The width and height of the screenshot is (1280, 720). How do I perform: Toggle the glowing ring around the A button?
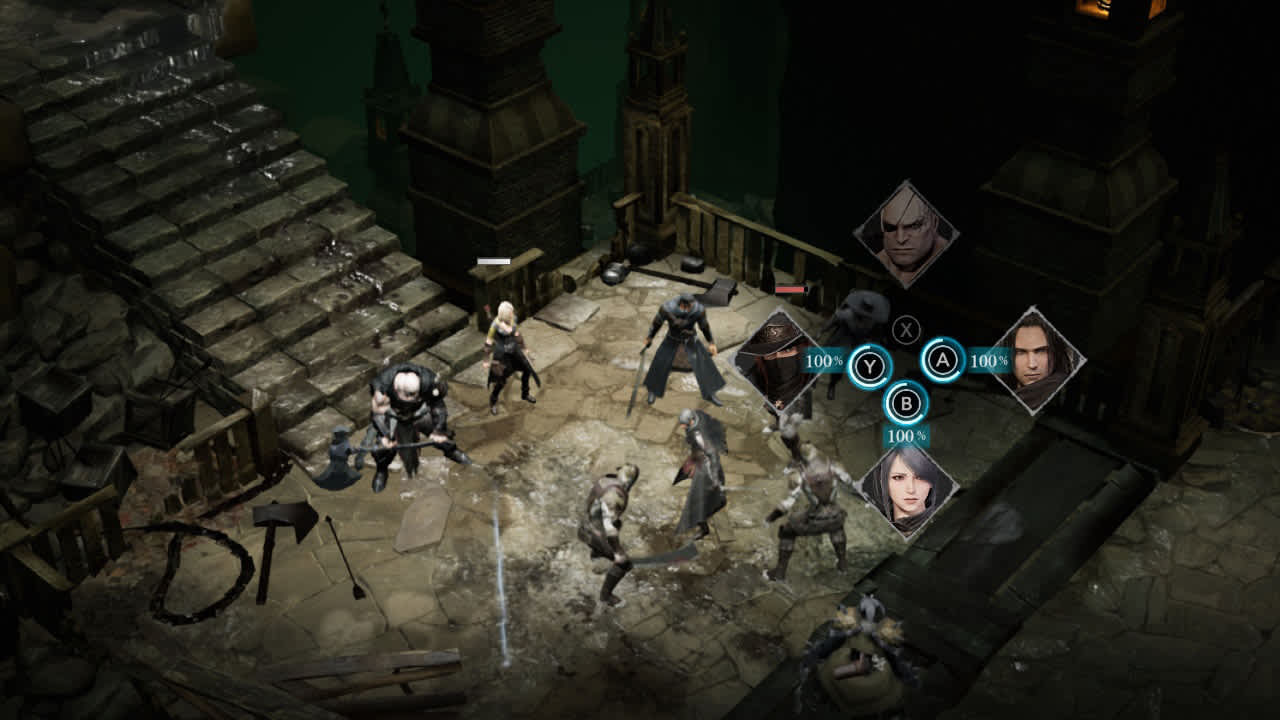[944, 357]
